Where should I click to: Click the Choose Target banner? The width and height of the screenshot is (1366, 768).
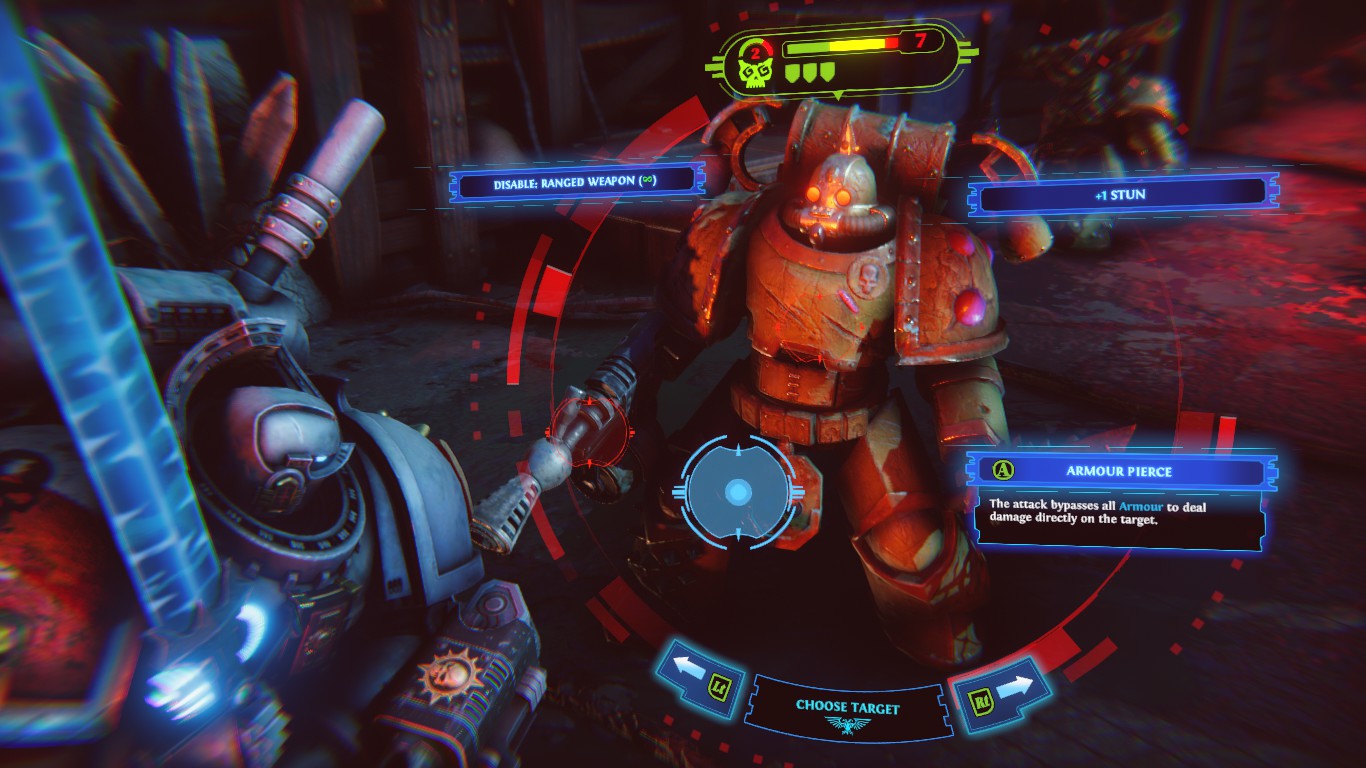pos(848,709)
